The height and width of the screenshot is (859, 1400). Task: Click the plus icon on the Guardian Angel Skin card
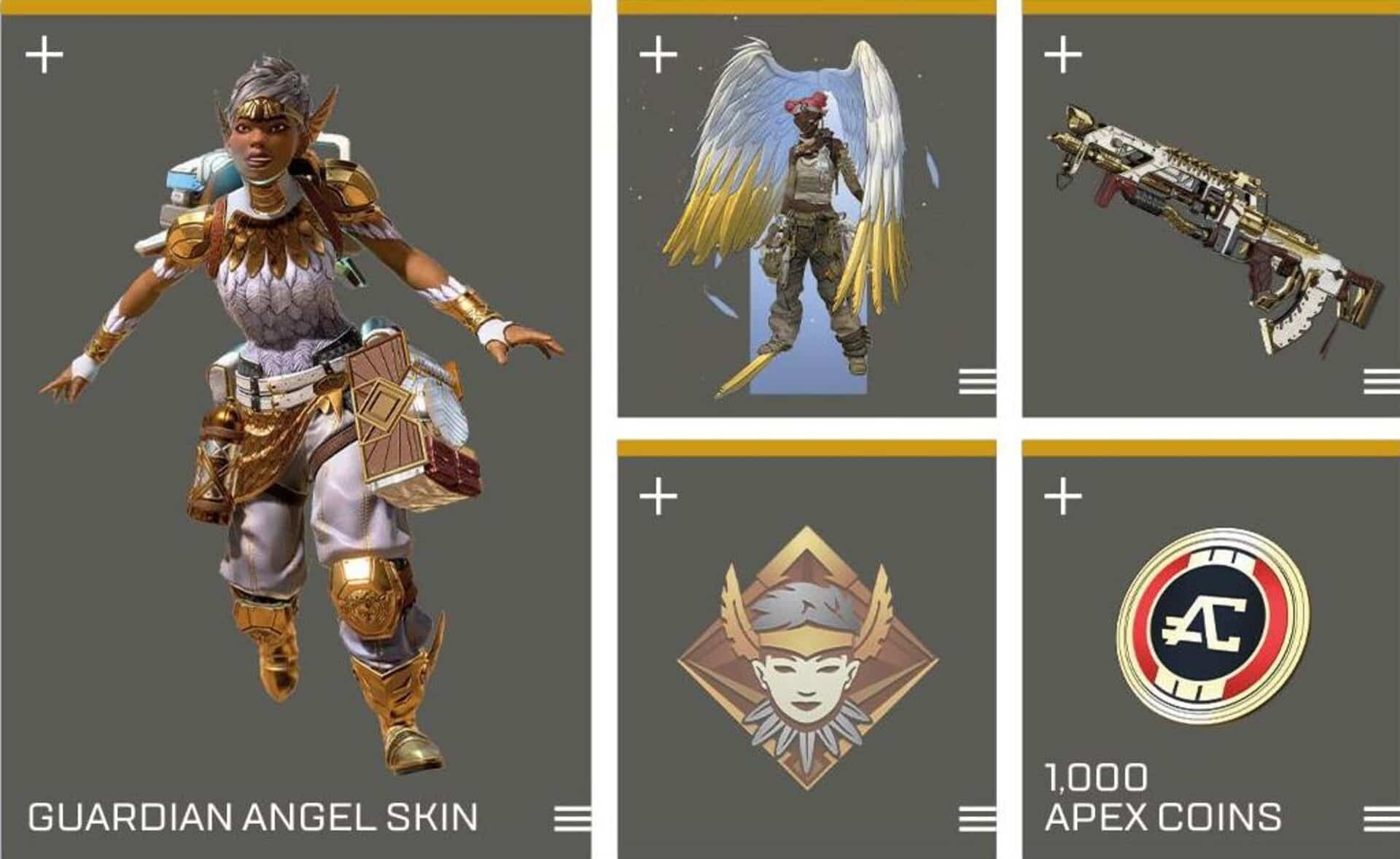coord(44,55)
